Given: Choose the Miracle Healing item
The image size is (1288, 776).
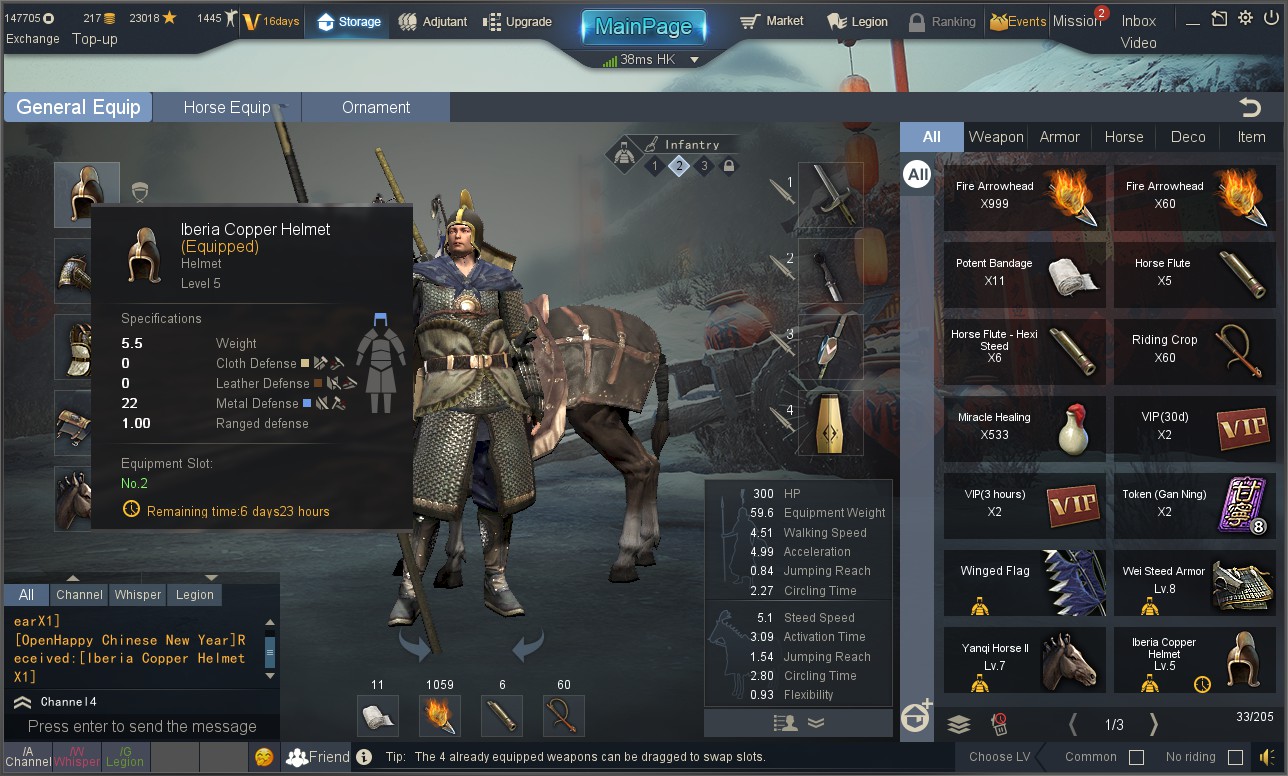Looking at the screenshot, I should (x=1025, y=427).
